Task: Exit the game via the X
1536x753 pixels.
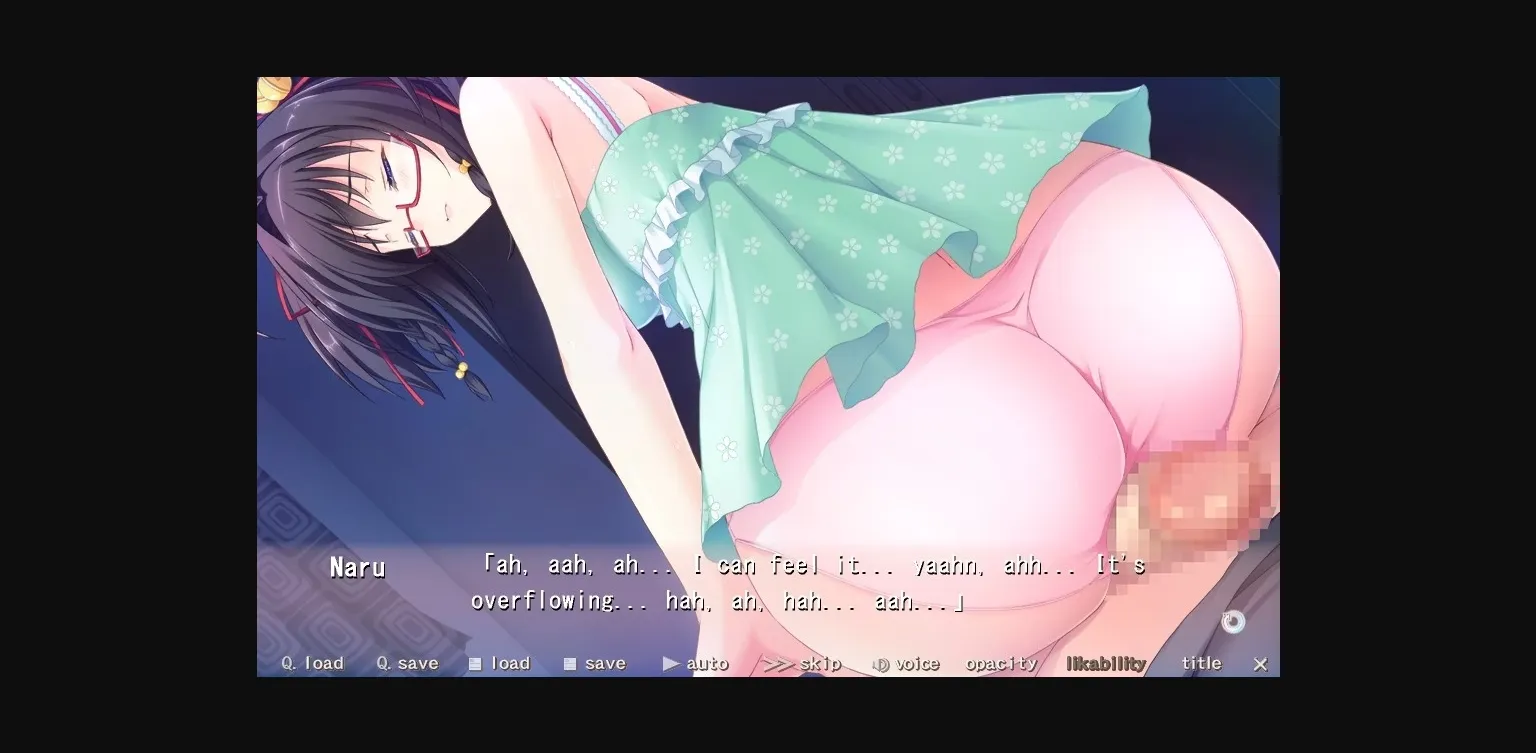Action: pos(1261,663)
